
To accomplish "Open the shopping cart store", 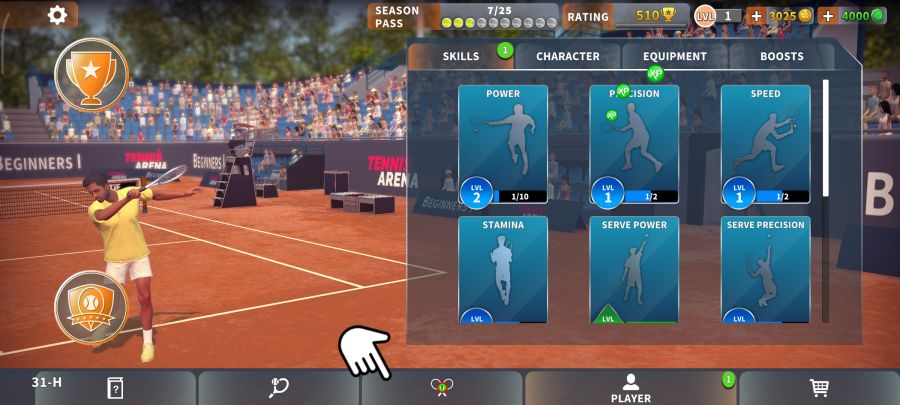I will point(819,388).
